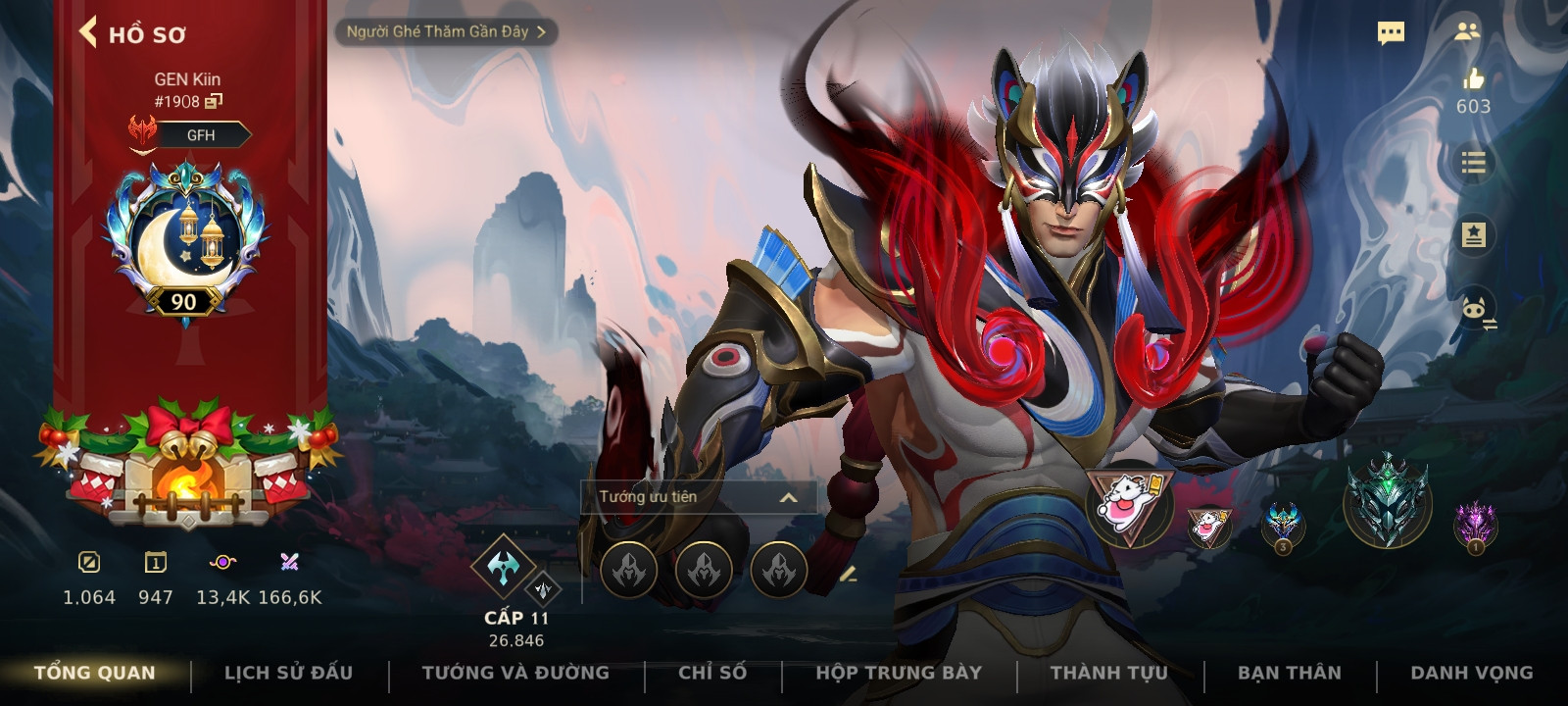Open the GFH guild tag badge
Viewport: 1568px width, 706px height.
coord(201,135)
